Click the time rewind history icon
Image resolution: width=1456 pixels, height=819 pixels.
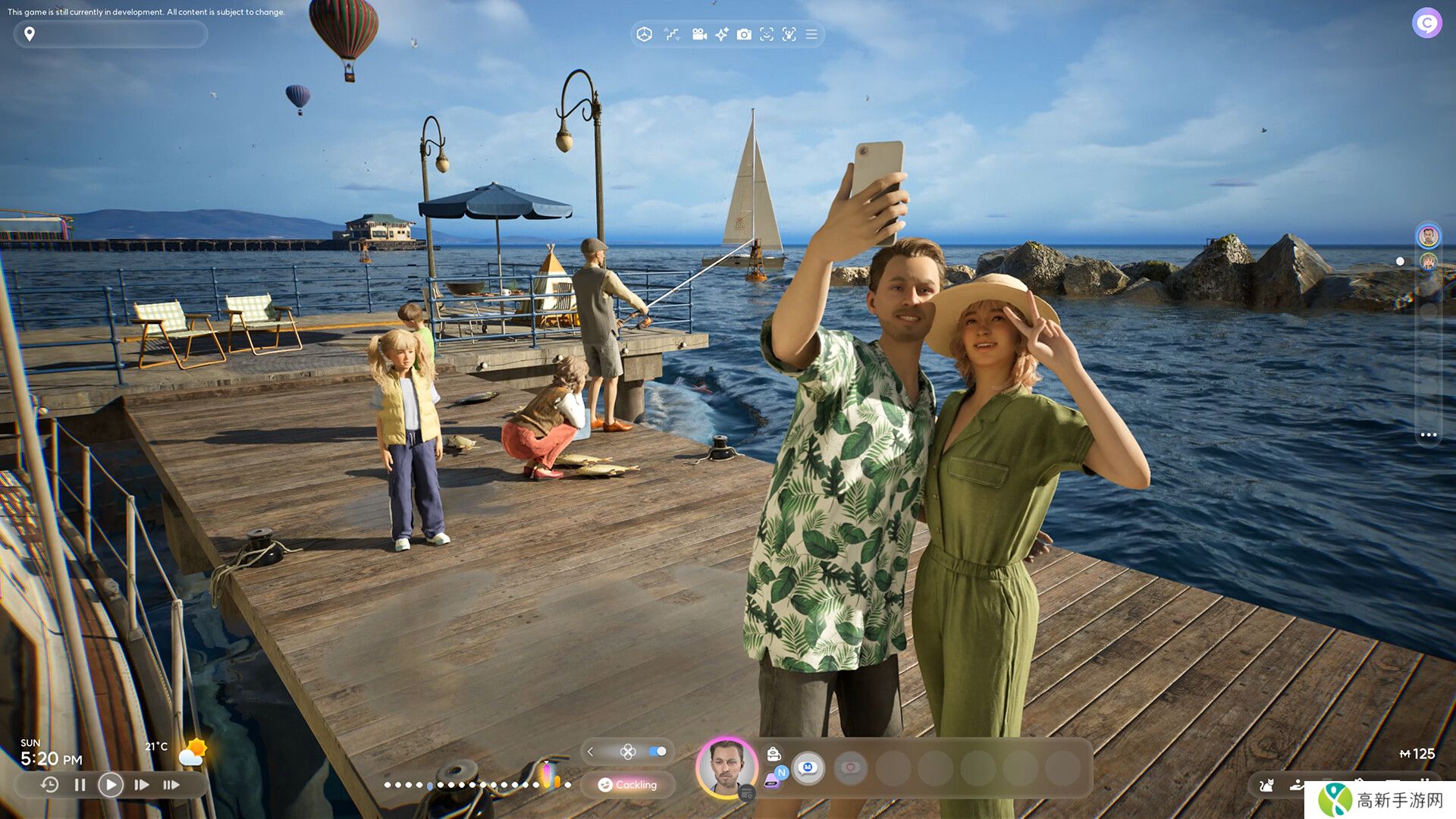click(x=49, y=785)
